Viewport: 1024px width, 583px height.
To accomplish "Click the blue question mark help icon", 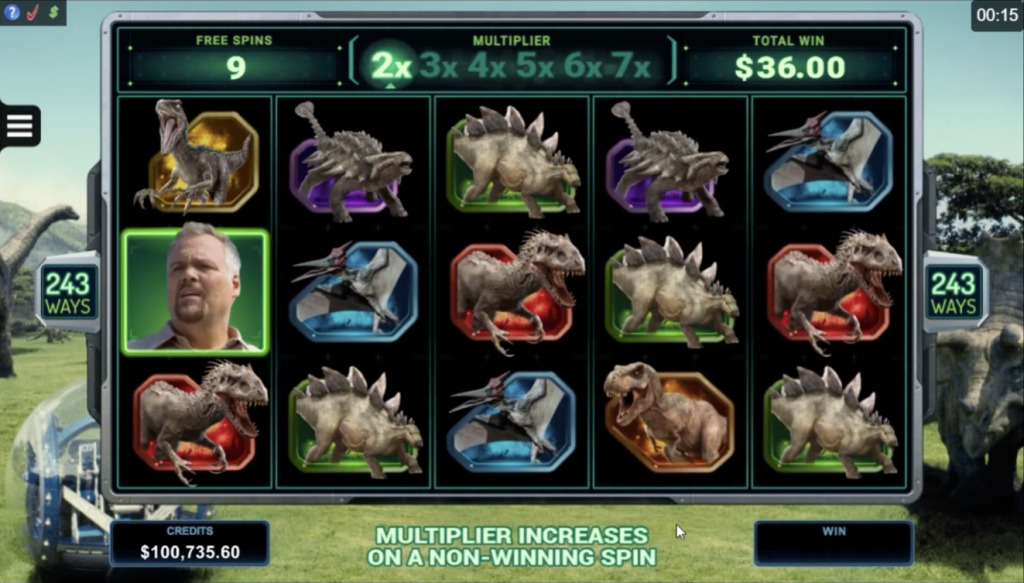I will pos(13,13).
